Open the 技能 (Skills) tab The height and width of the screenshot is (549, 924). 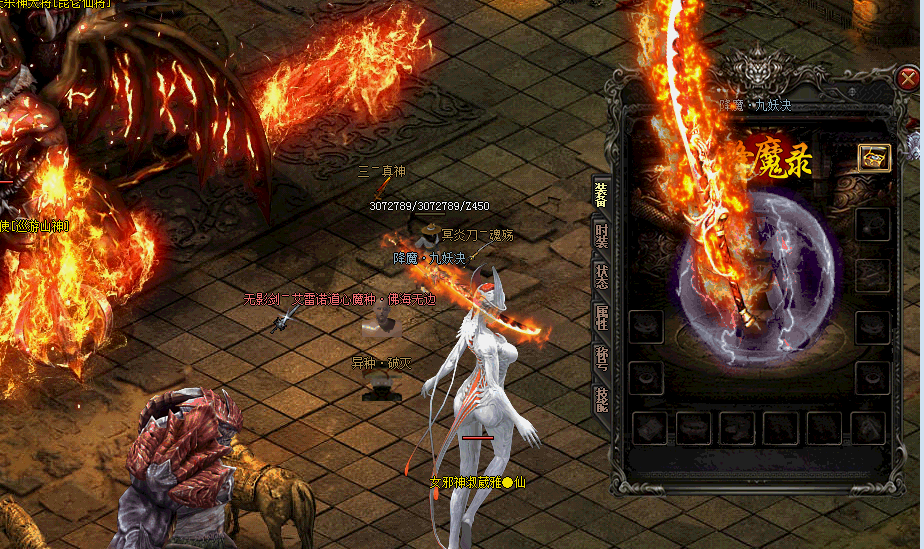[x=601, y=400]
